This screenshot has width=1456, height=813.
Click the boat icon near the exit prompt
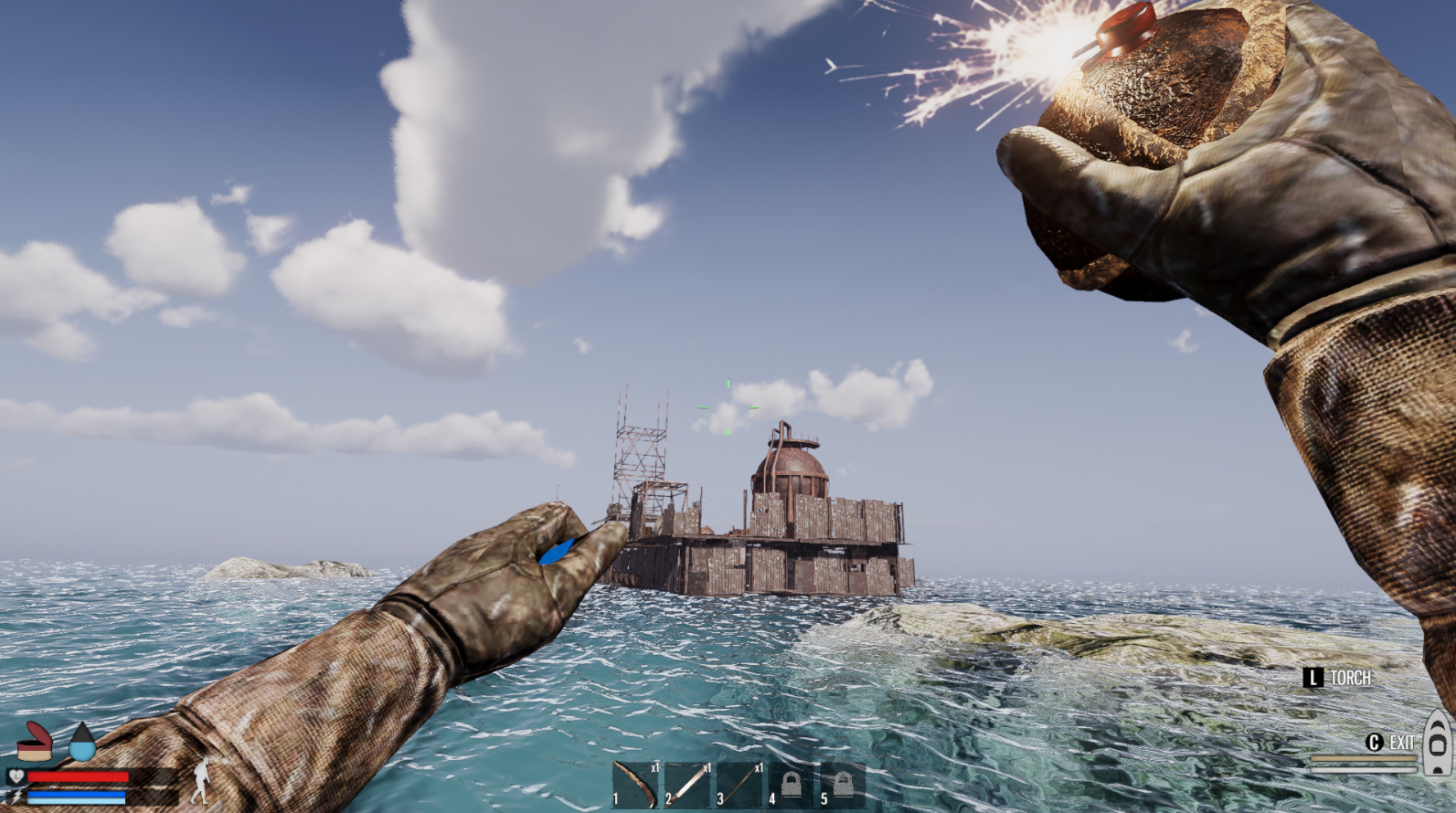(1437, 743)
